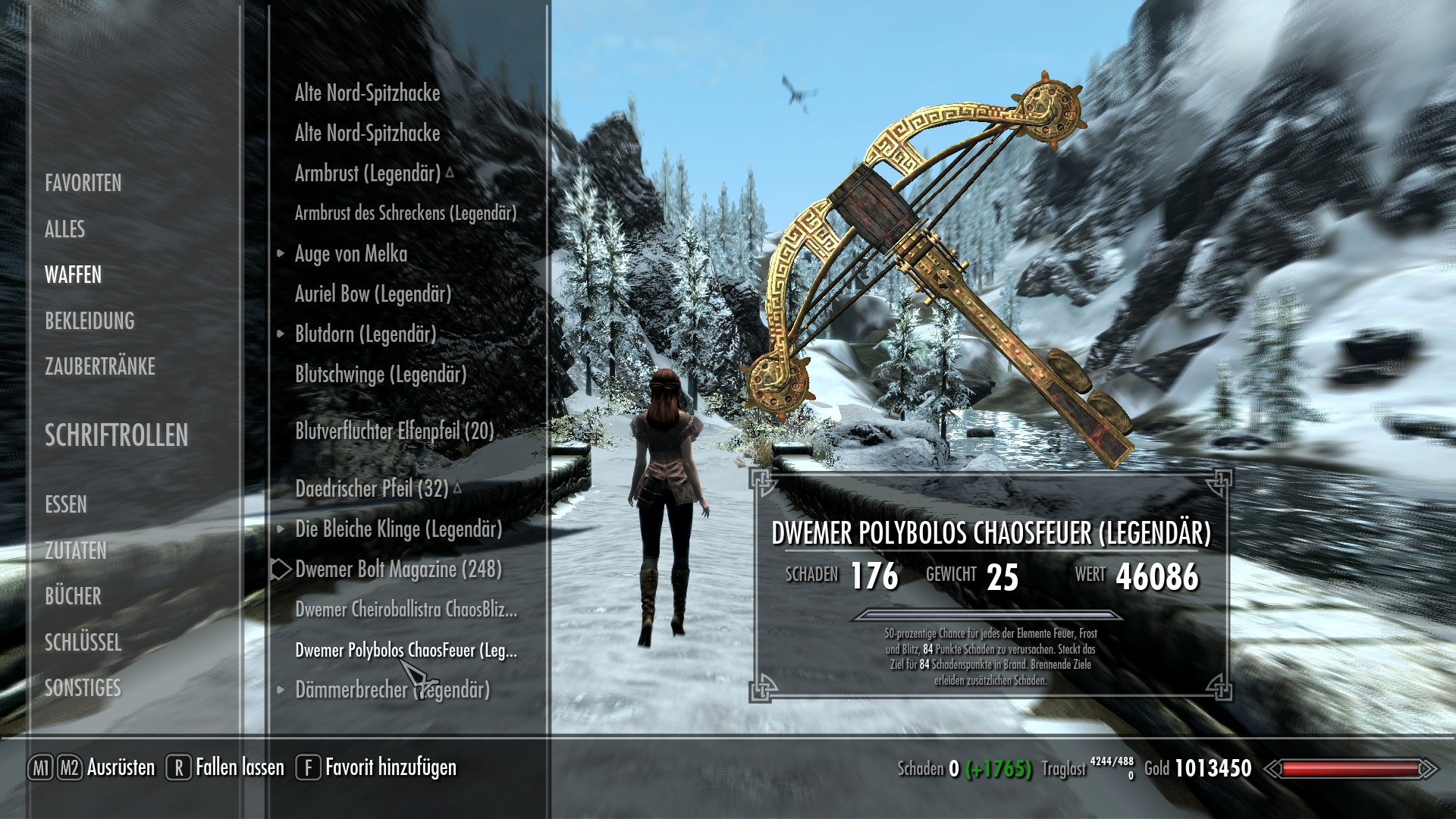Select the Schlüssel category
The height and width of the screenshot is (819, 1456).
[83, 642]
